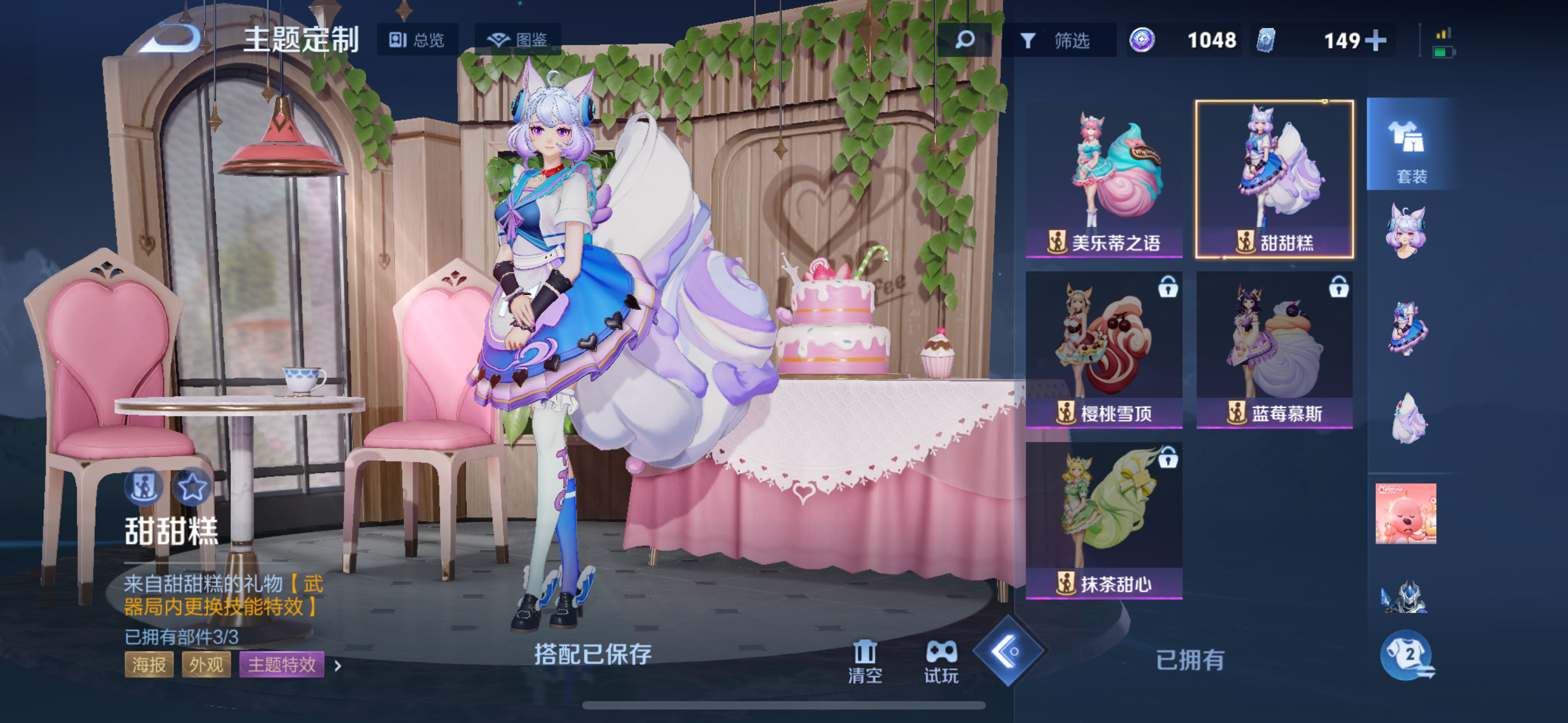Open the outfit swap icon numbered 2
This screenshot has height=723, width=1568.
click(1407, 656)
